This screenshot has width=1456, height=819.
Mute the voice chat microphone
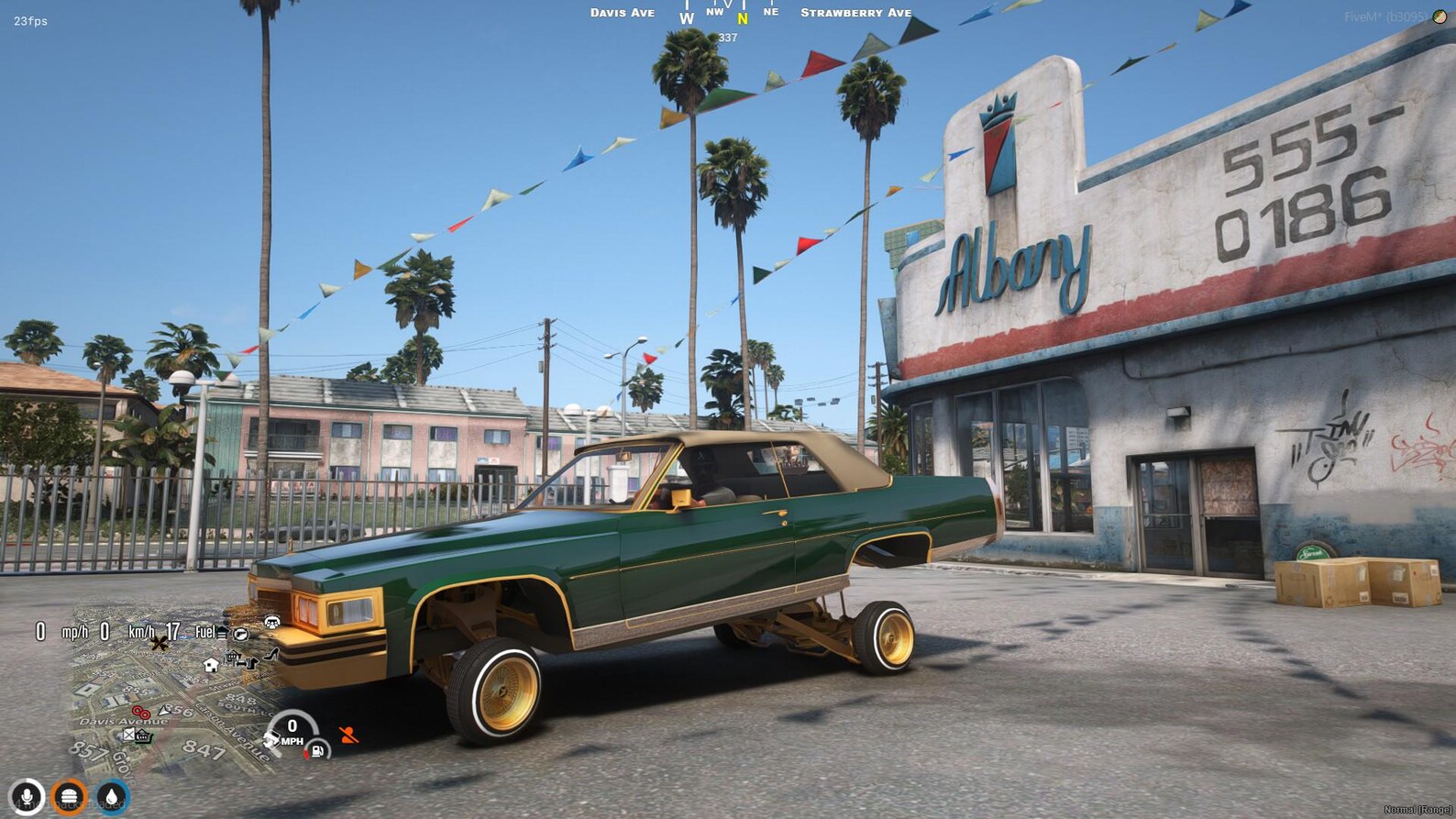point(26,795)
